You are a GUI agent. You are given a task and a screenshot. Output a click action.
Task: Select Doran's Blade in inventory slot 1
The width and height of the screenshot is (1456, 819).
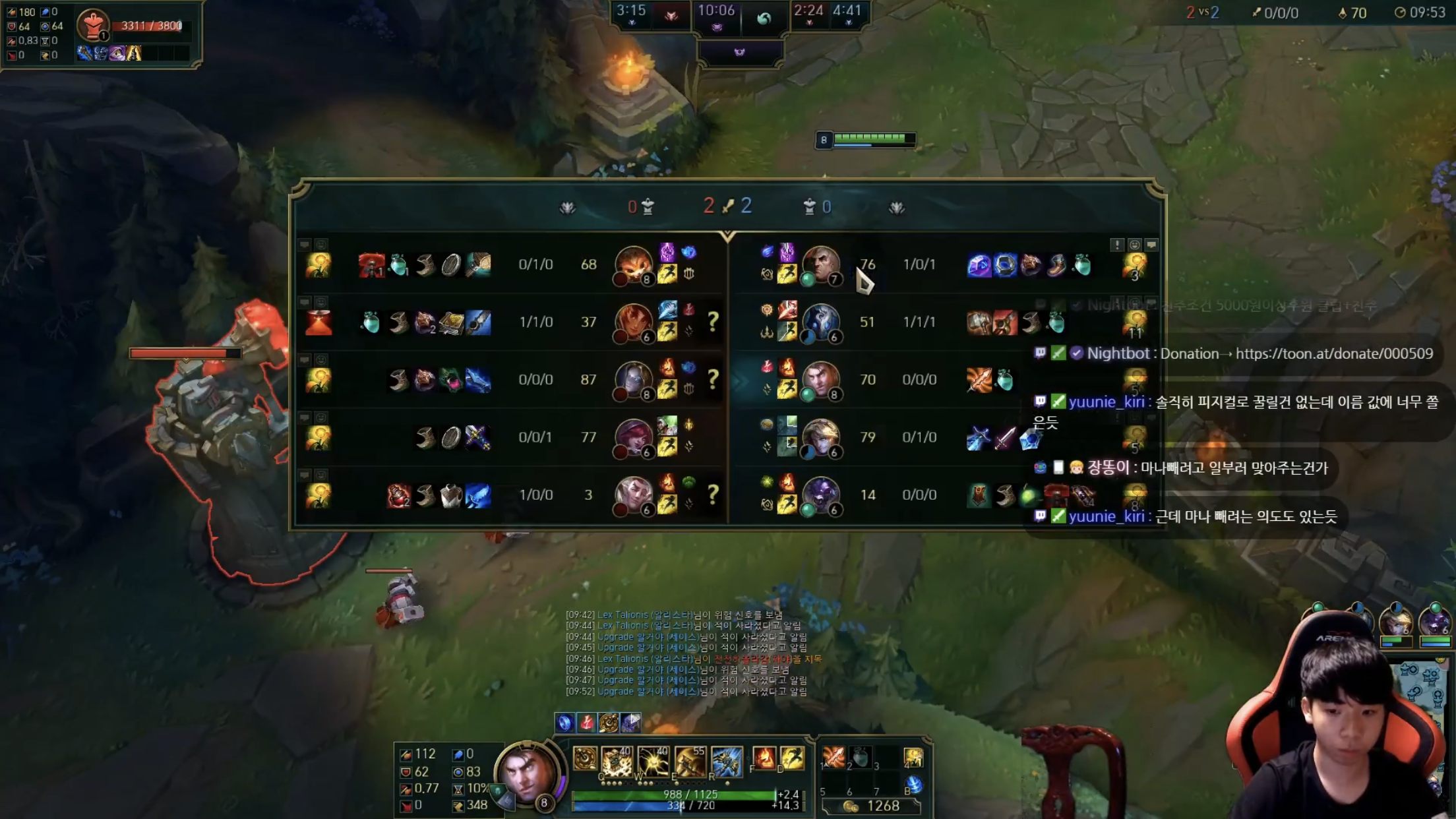(834, 757)
